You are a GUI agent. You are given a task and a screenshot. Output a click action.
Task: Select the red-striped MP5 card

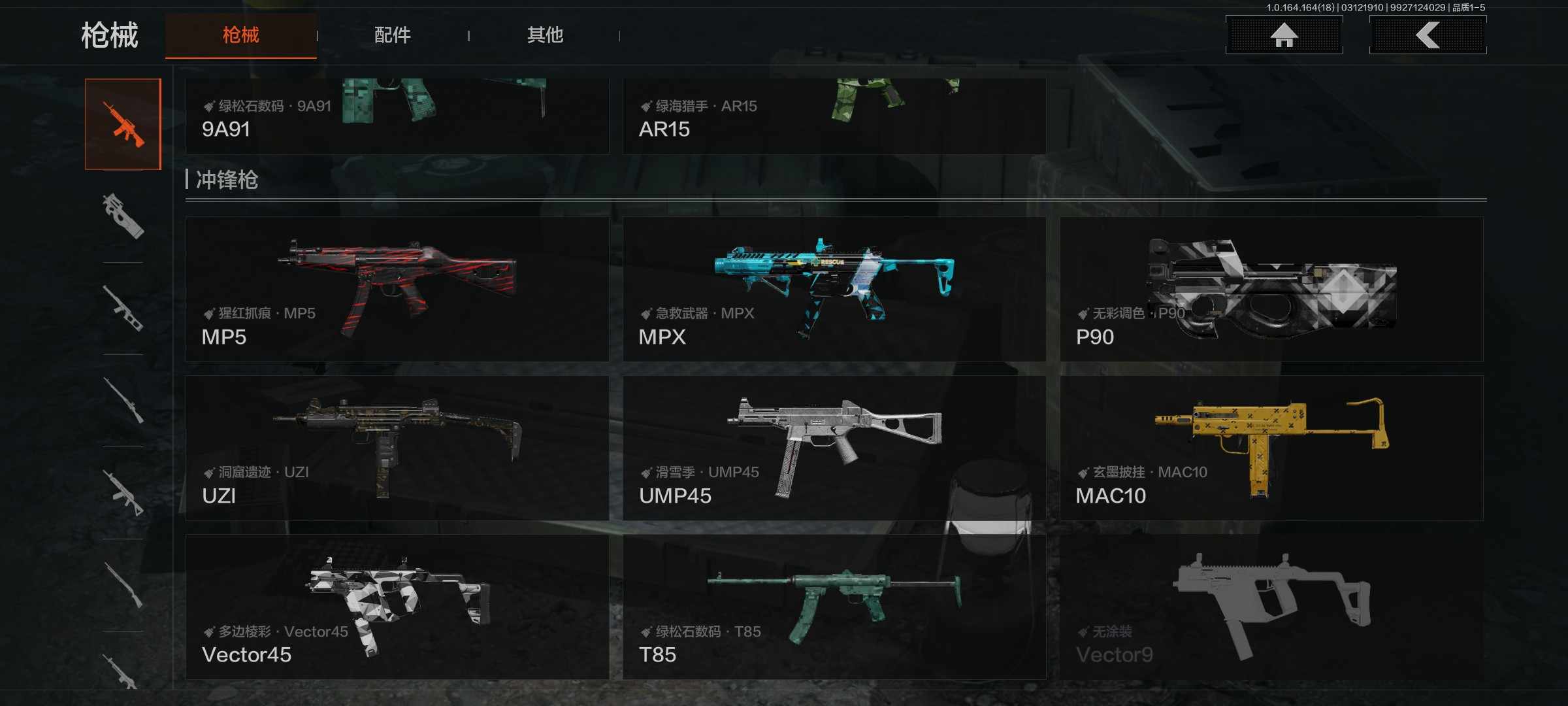point(397,289)
